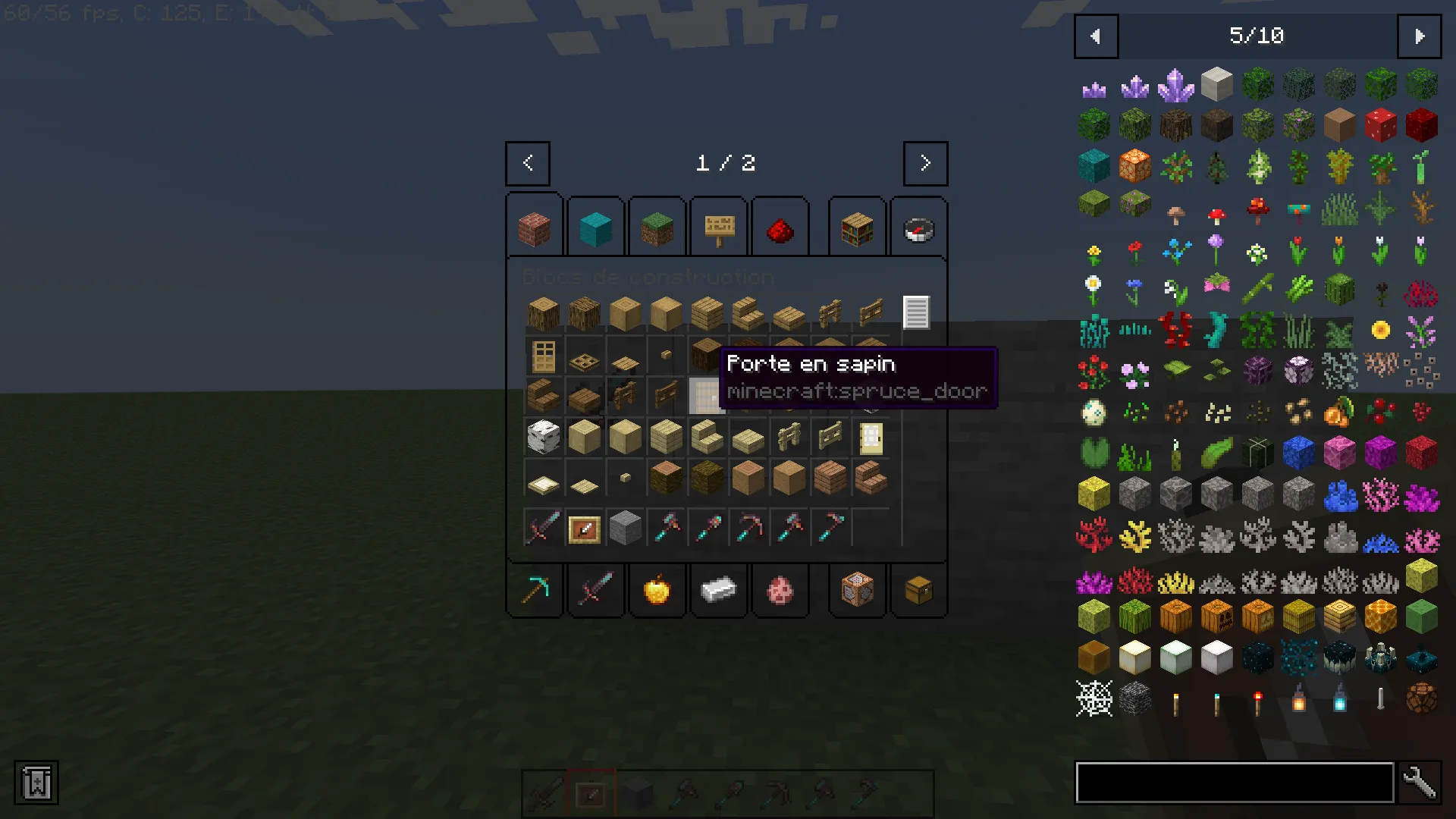Select the soul lantern in JEI list

1339,701
